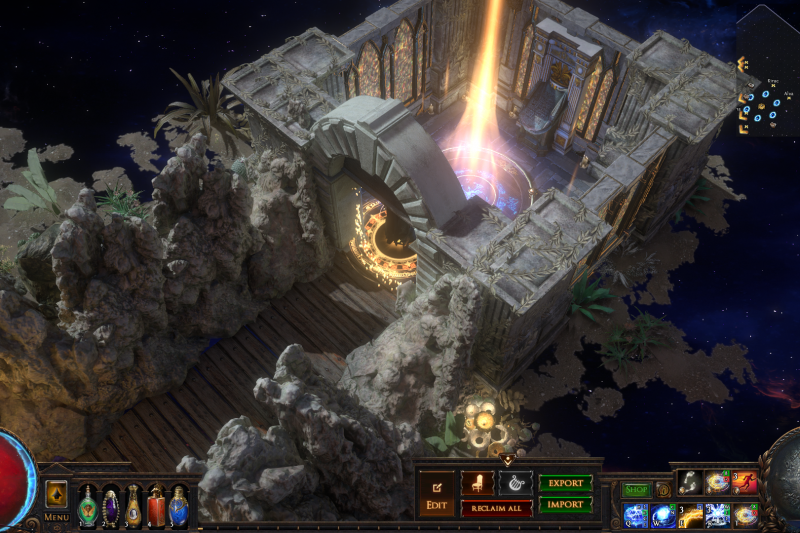Use the purple oval flask
This screenshot has height=533, width=800.
tap(110, 506)
